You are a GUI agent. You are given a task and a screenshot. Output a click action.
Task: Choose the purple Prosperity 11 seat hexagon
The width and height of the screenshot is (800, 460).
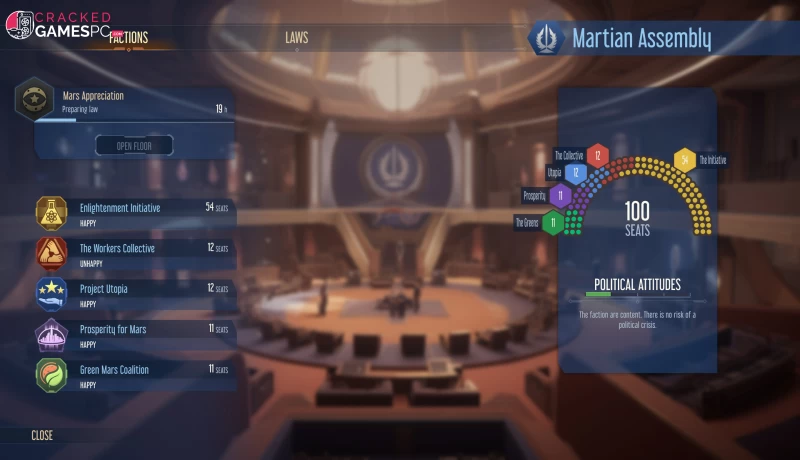point(560,195)
